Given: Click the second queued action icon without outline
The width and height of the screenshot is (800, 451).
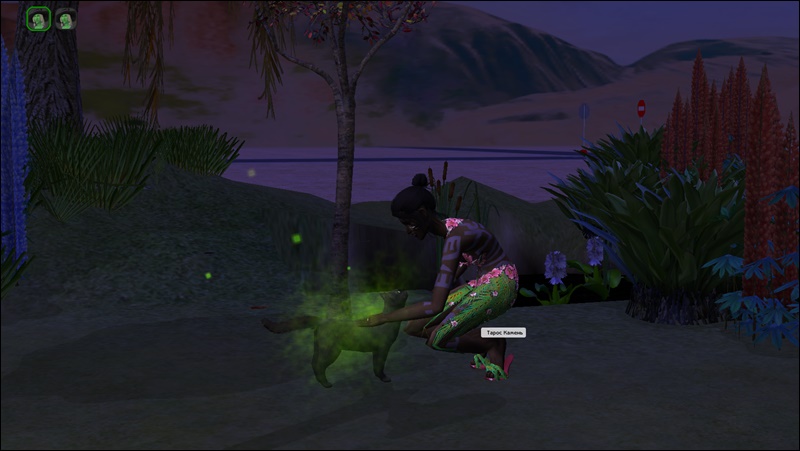Looking at the screenshot, I should [x=66, y=18].
